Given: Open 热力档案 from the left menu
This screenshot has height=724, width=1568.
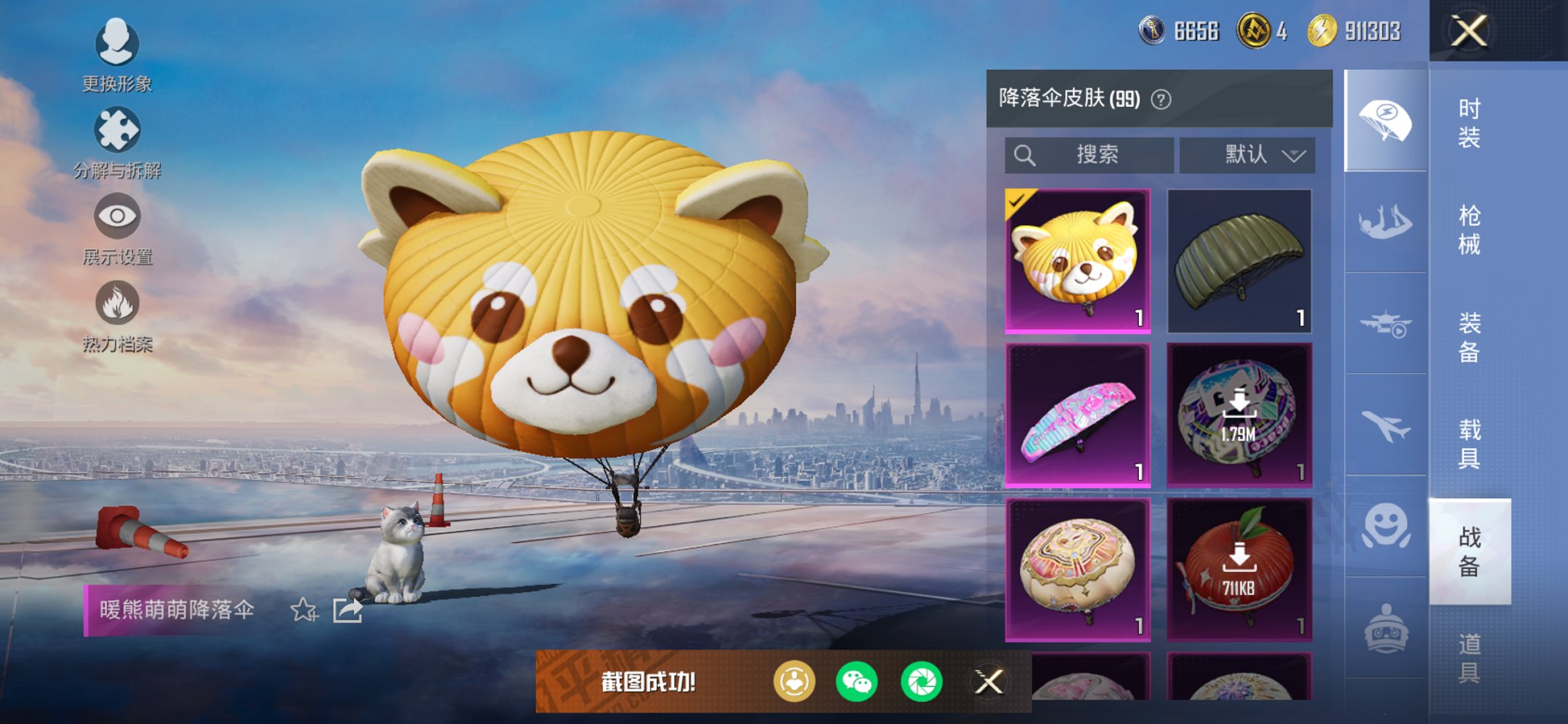Looking at the screenshot, I should coord(117,318).
